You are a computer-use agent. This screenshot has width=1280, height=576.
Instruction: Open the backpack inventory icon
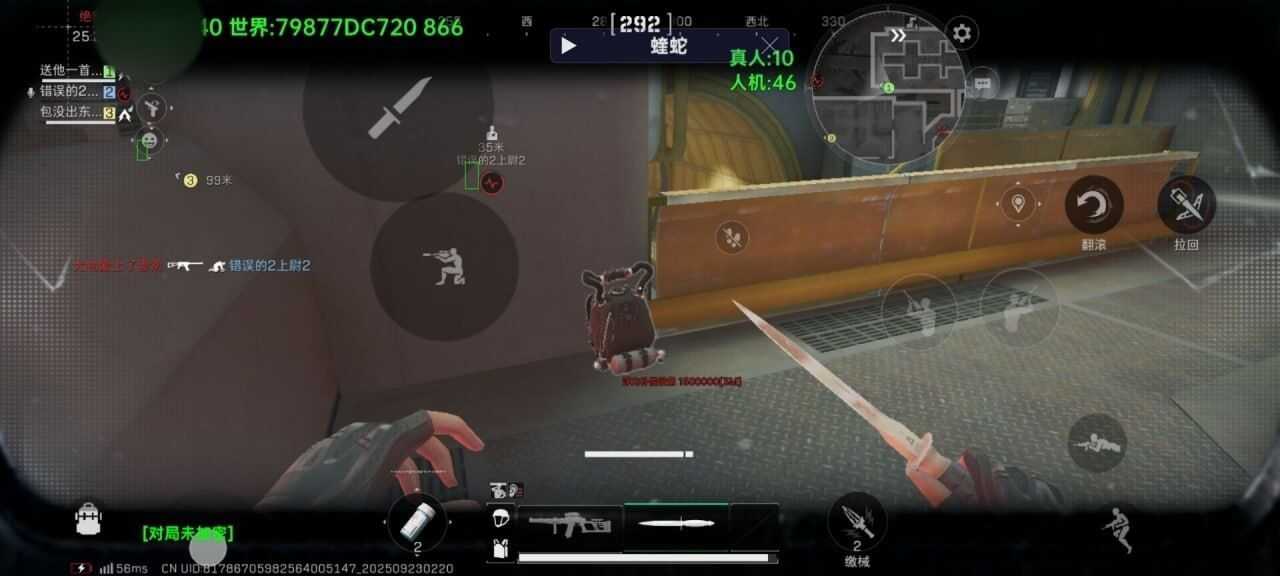(x=89, y=518)
